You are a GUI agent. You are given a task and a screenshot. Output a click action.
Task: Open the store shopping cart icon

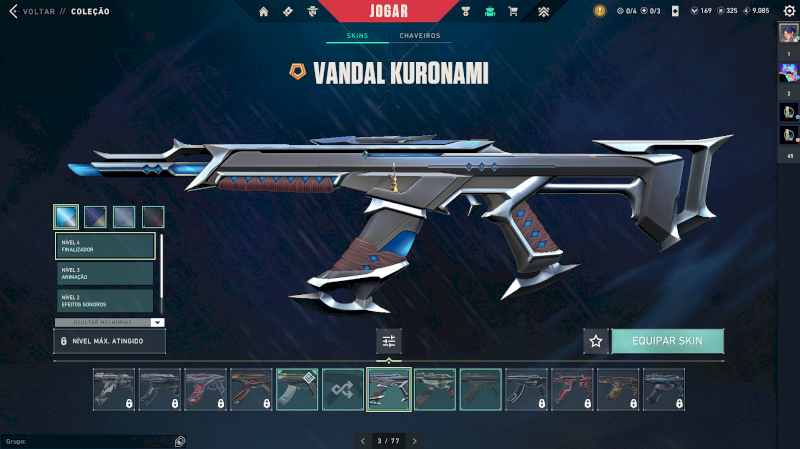(513, 12)
